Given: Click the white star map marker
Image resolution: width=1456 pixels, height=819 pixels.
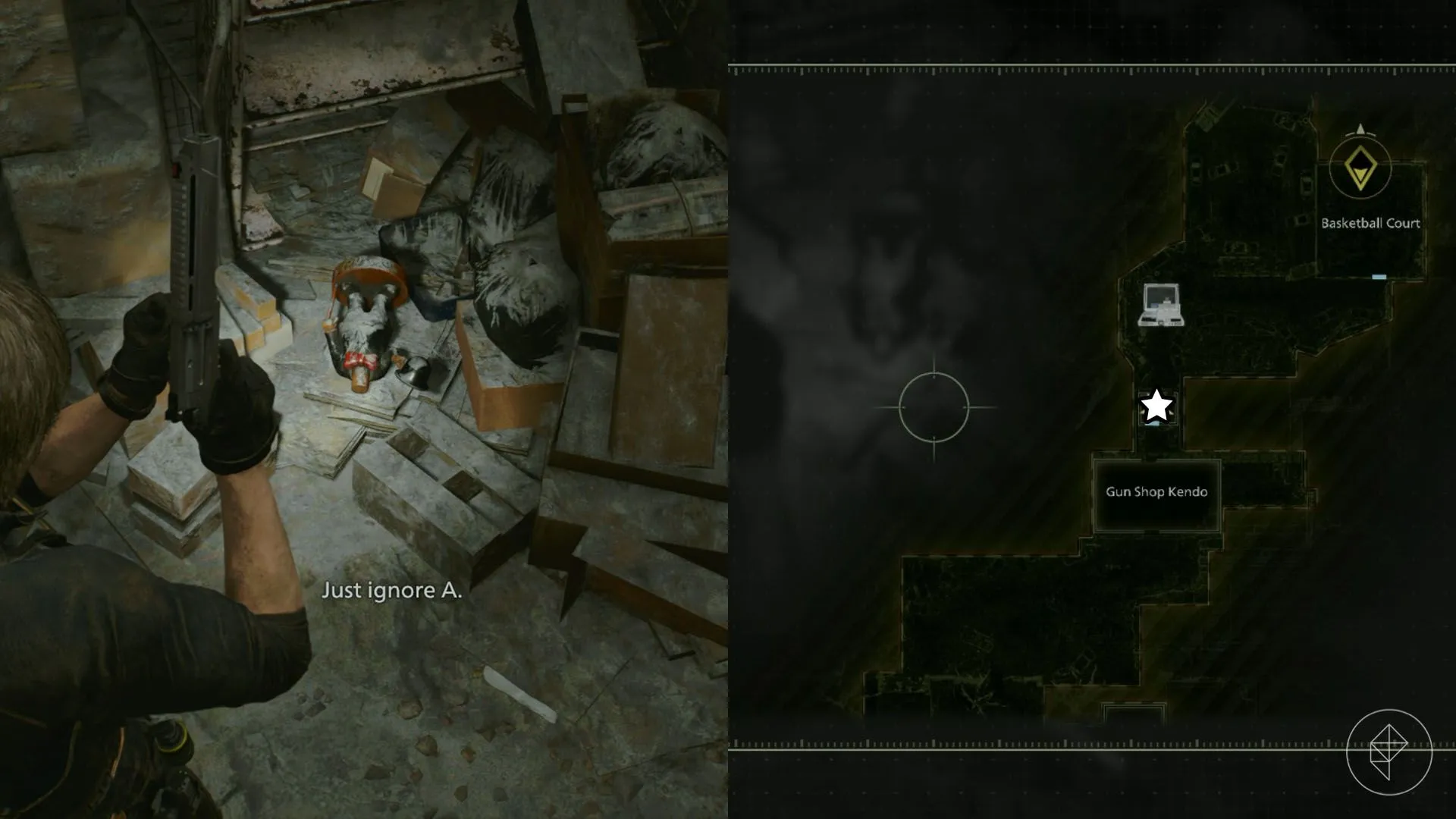Looking at the screenshot, I should tap(1156, 406).
